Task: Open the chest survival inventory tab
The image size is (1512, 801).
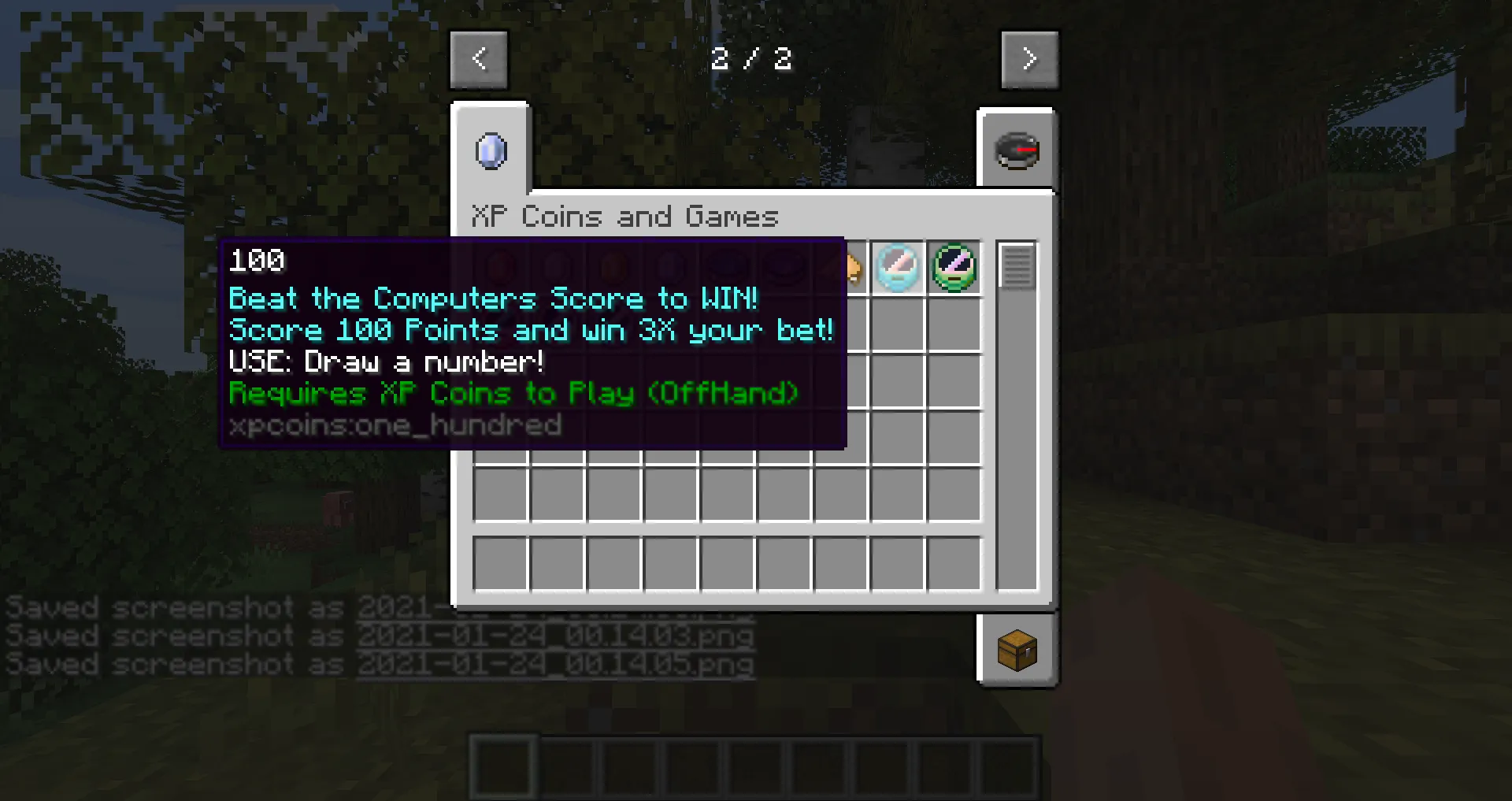Action: [x=1017, y=651]
